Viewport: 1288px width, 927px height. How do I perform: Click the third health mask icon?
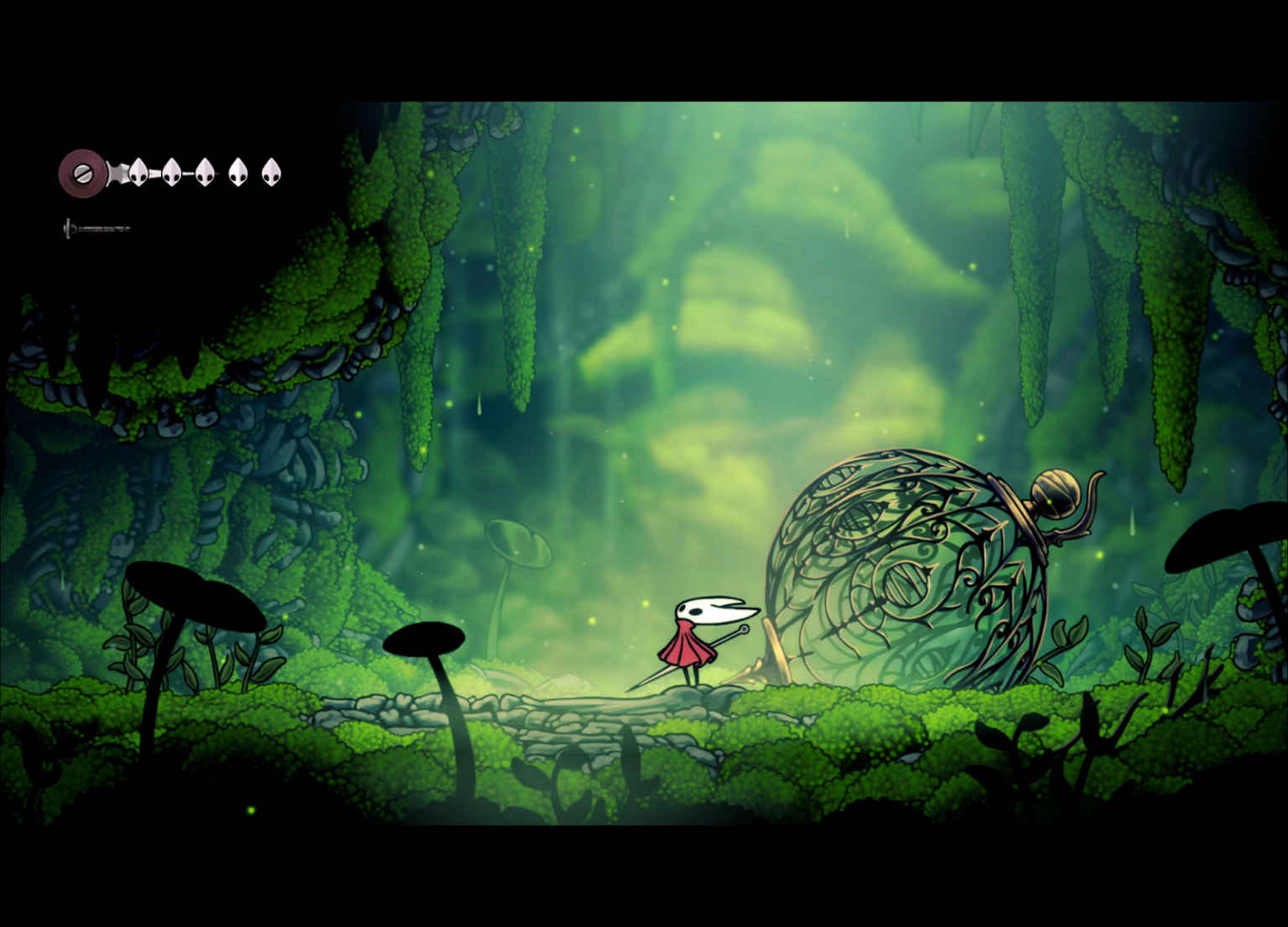coord(203,173)
